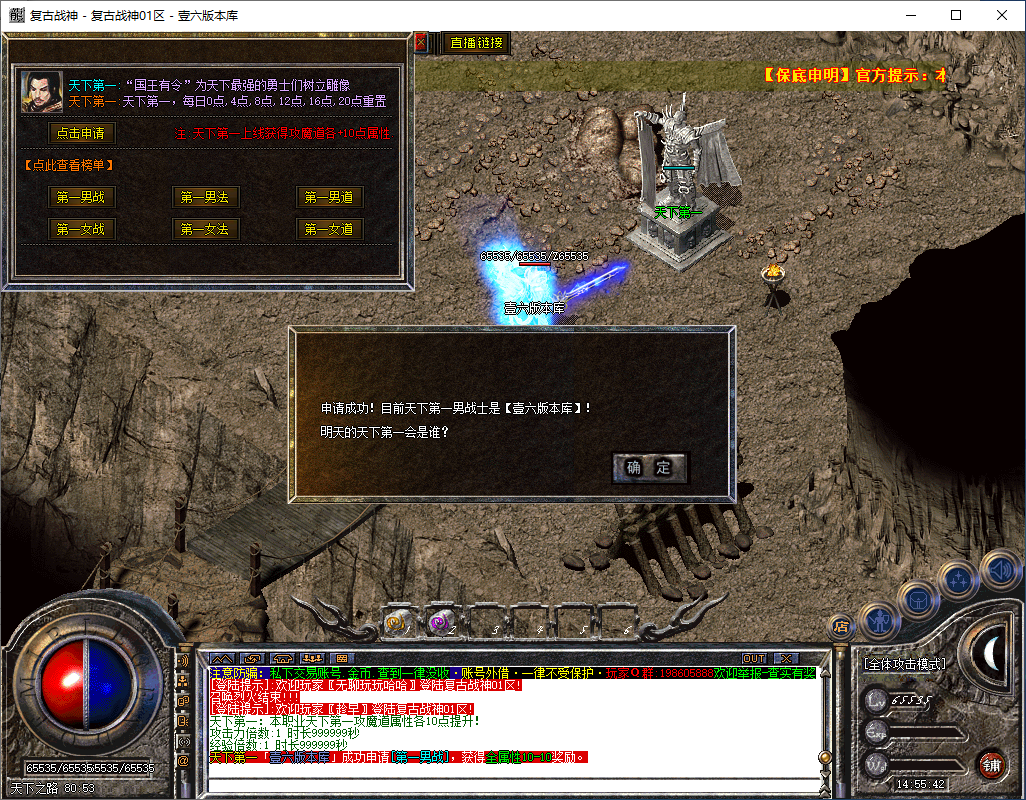Check the 第一女法 leaderboard
The height and width of the screenshot is (800, 1026).
pos(205,229)
